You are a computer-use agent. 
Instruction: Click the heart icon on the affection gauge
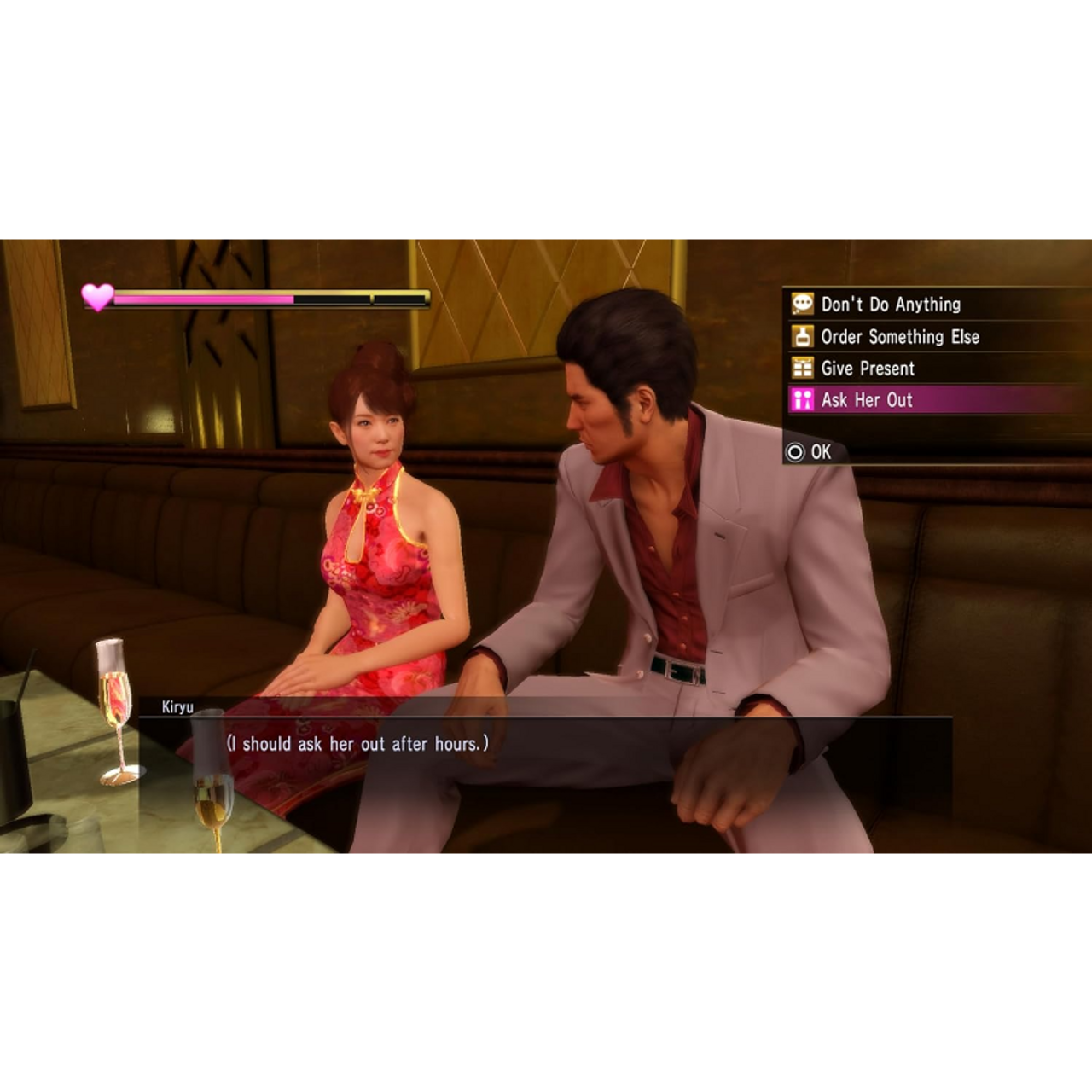(96, 299)
